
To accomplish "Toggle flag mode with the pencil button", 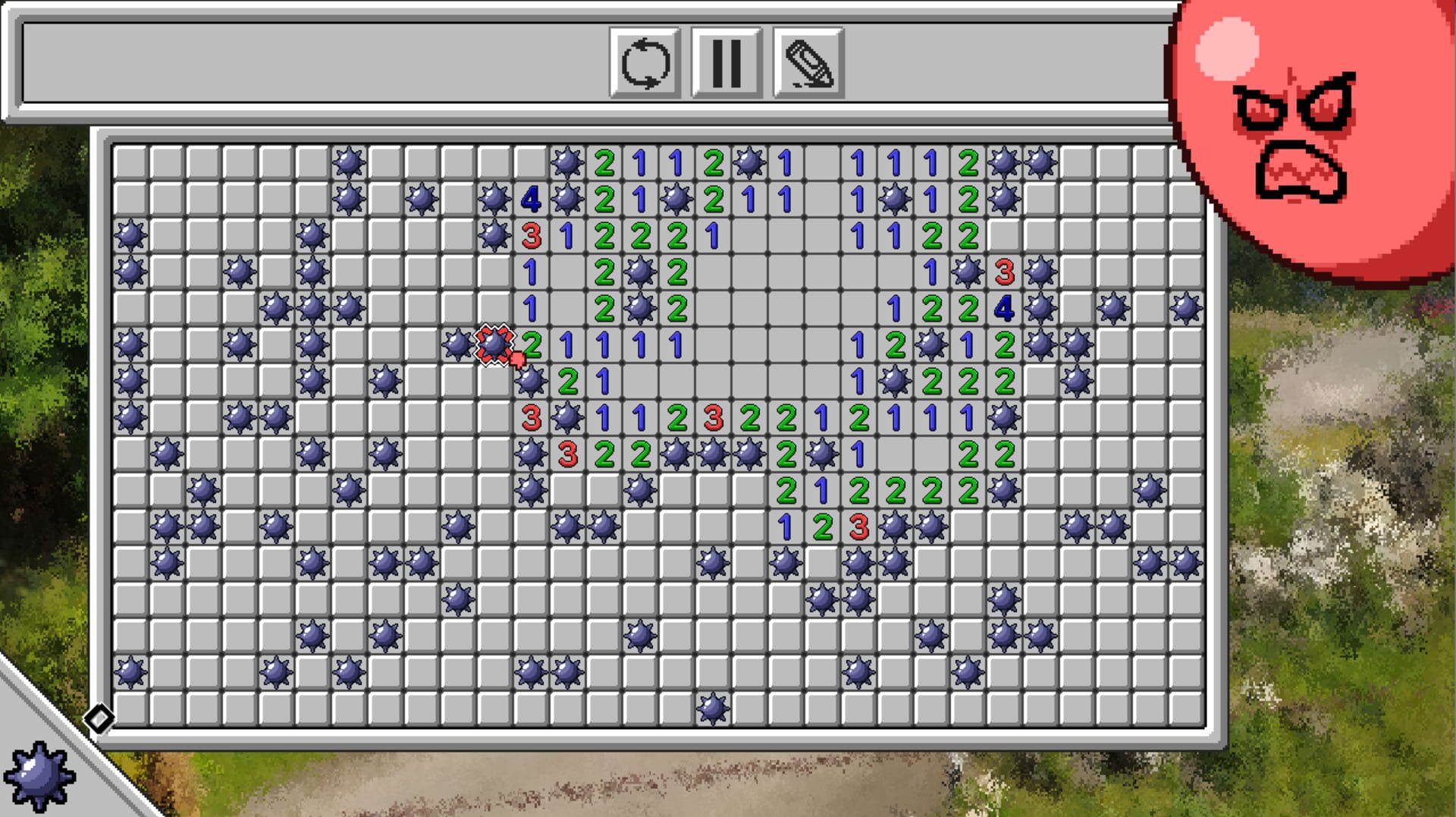I will (x=808, y=67).
